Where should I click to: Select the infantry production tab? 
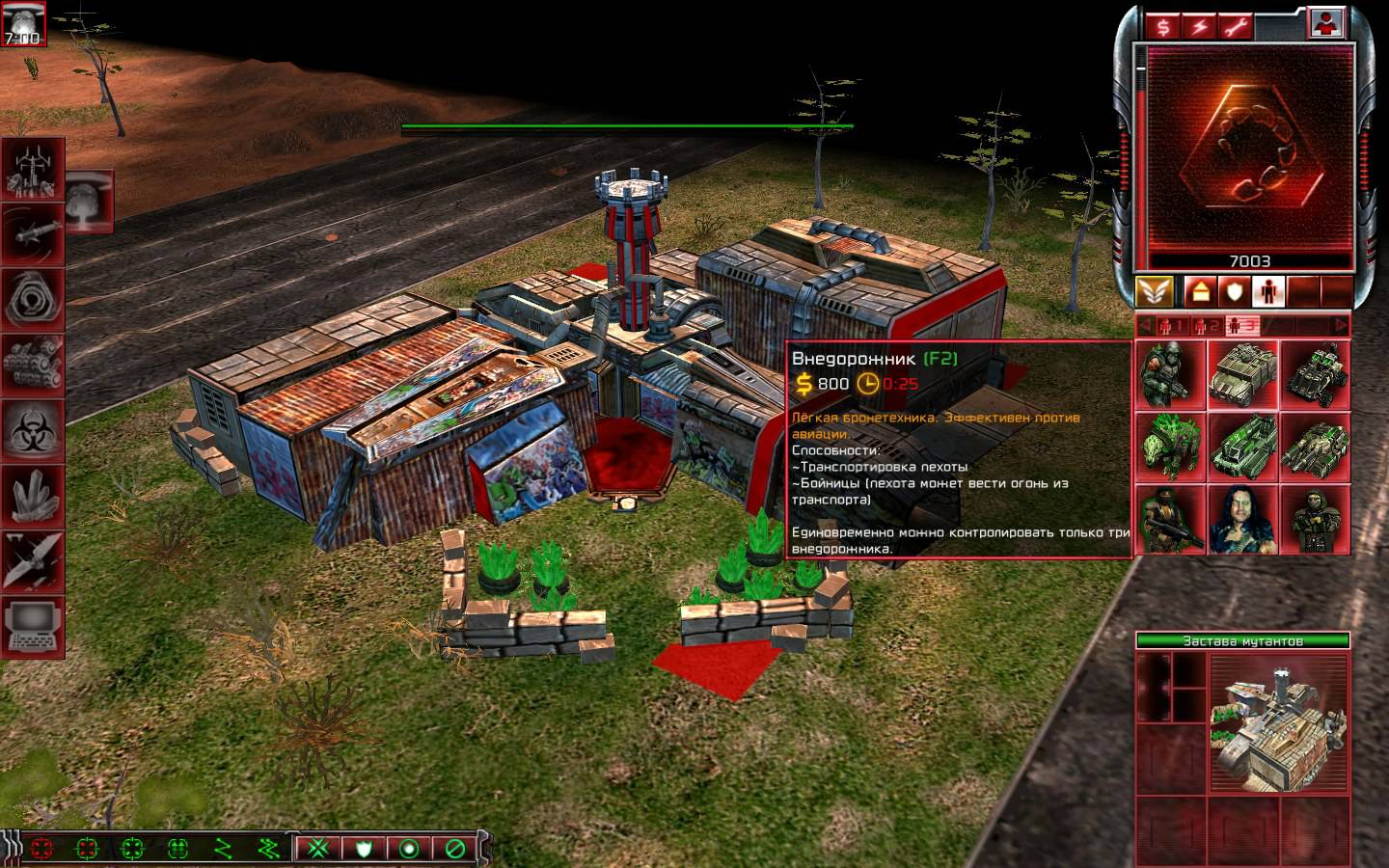(1267, 290)
